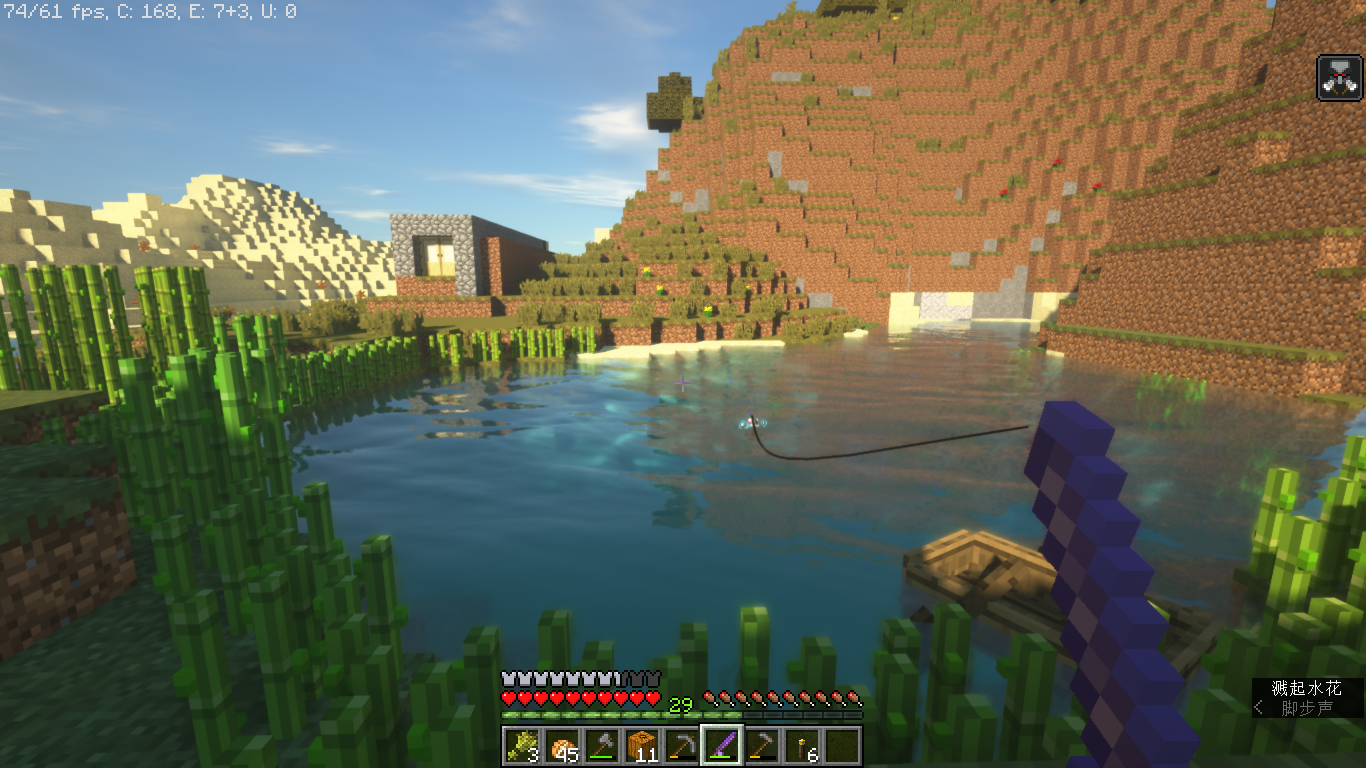1366x768 pixels.
Task: Click the Bad Omen status effect icon
Action: [1339, 78]
